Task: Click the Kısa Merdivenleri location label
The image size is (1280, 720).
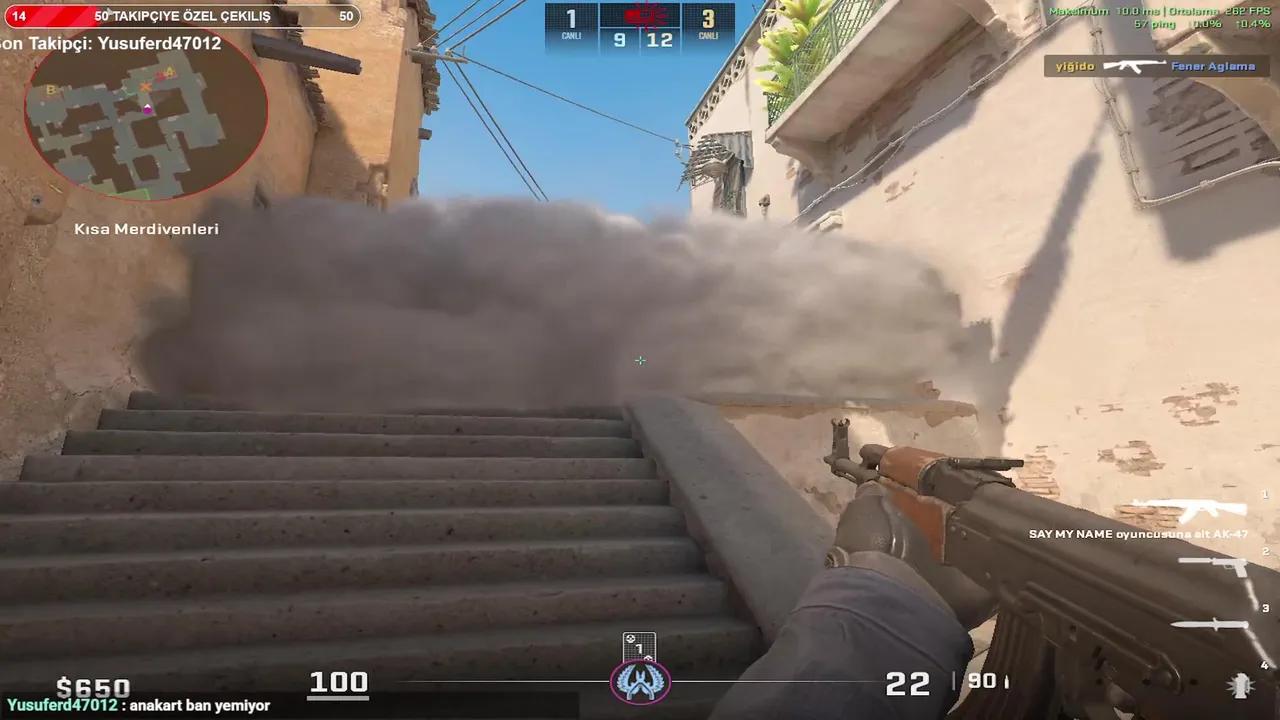Action: pyautogui.click(x=147, y=229)
